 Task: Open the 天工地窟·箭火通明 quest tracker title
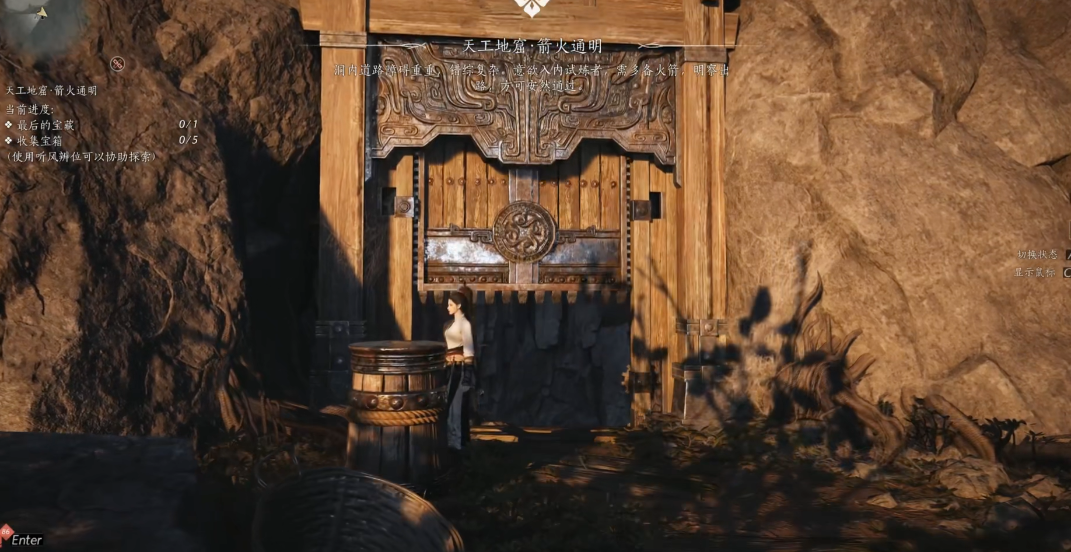point(51,90)
